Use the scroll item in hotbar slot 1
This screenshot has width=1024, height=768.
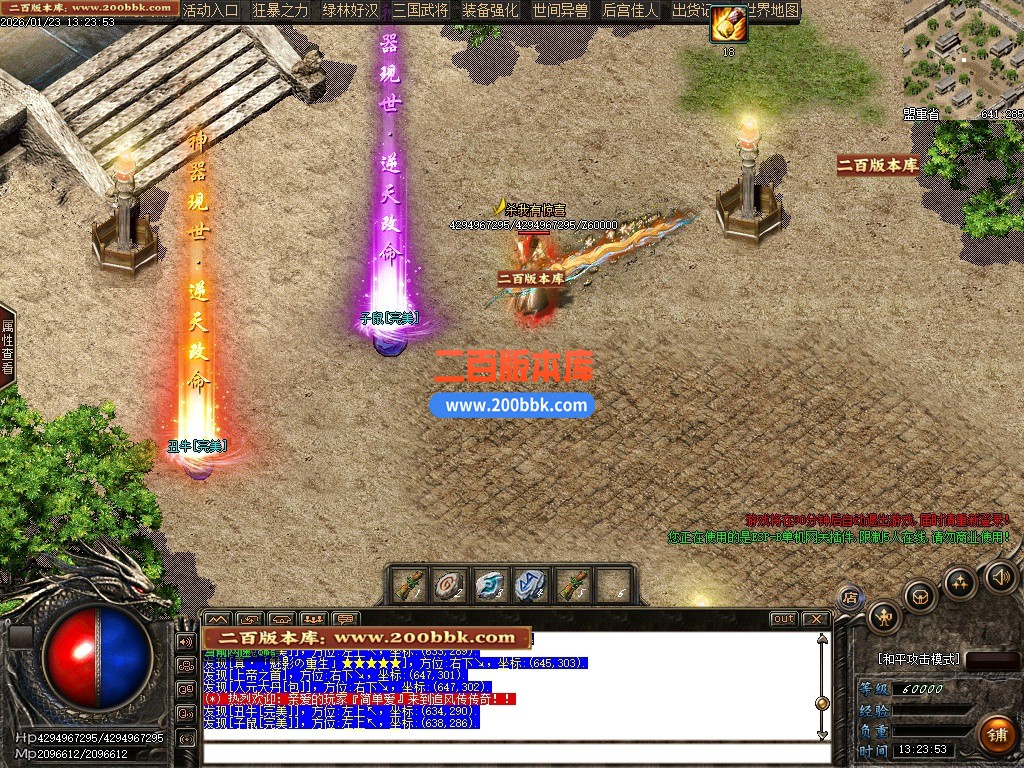(x=410, y=585)
